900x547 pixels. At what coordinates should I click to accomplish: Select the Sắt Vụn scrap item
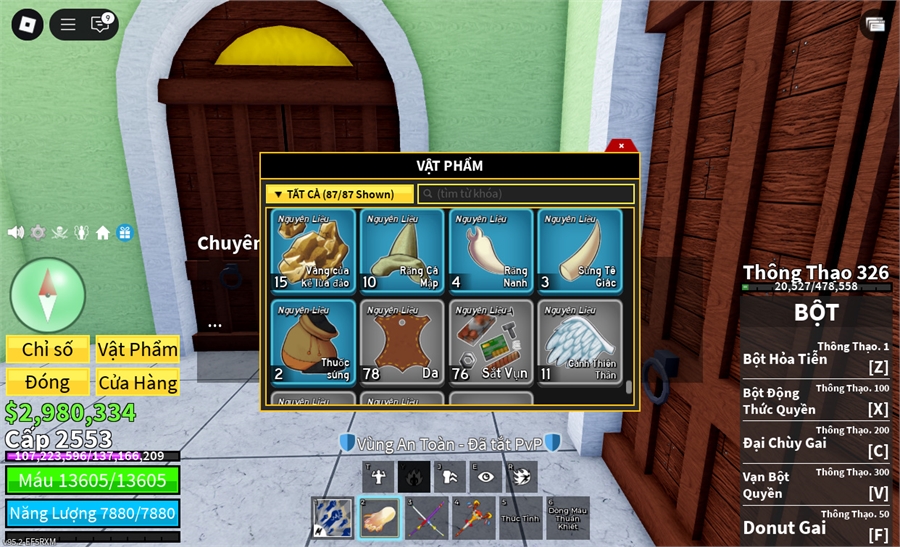491,342
